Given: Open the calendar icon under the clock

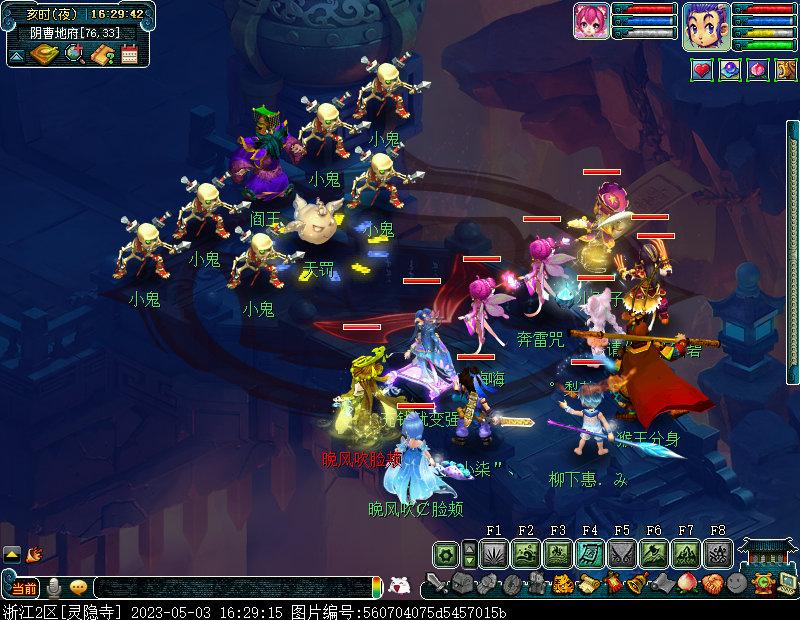Looking at the screenshot, I should pos(129,55).
